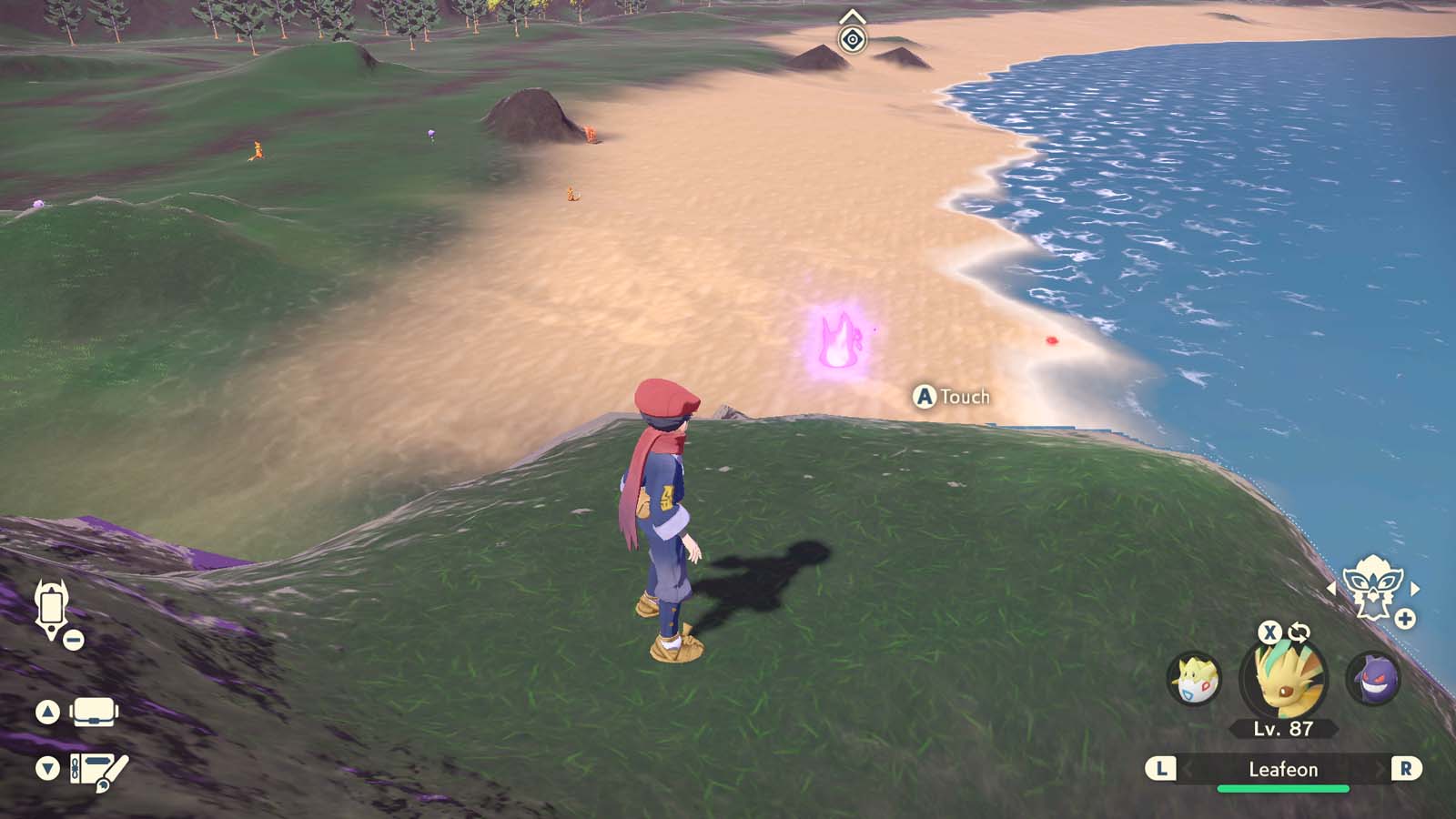Click the compass marker at top center
The image size is (1456, 819).
(853, 38)
